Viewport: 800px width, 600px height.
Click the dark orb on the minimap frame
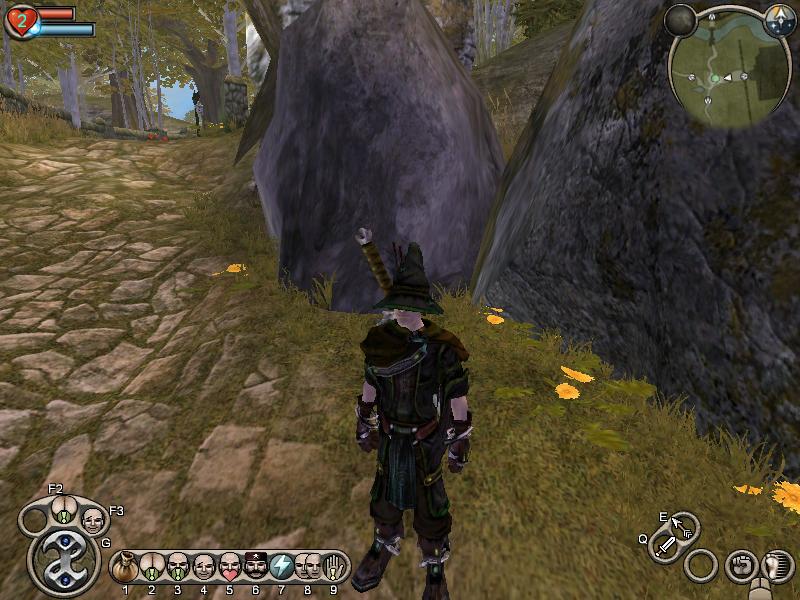pyautogui.click(x=682, y=19)
